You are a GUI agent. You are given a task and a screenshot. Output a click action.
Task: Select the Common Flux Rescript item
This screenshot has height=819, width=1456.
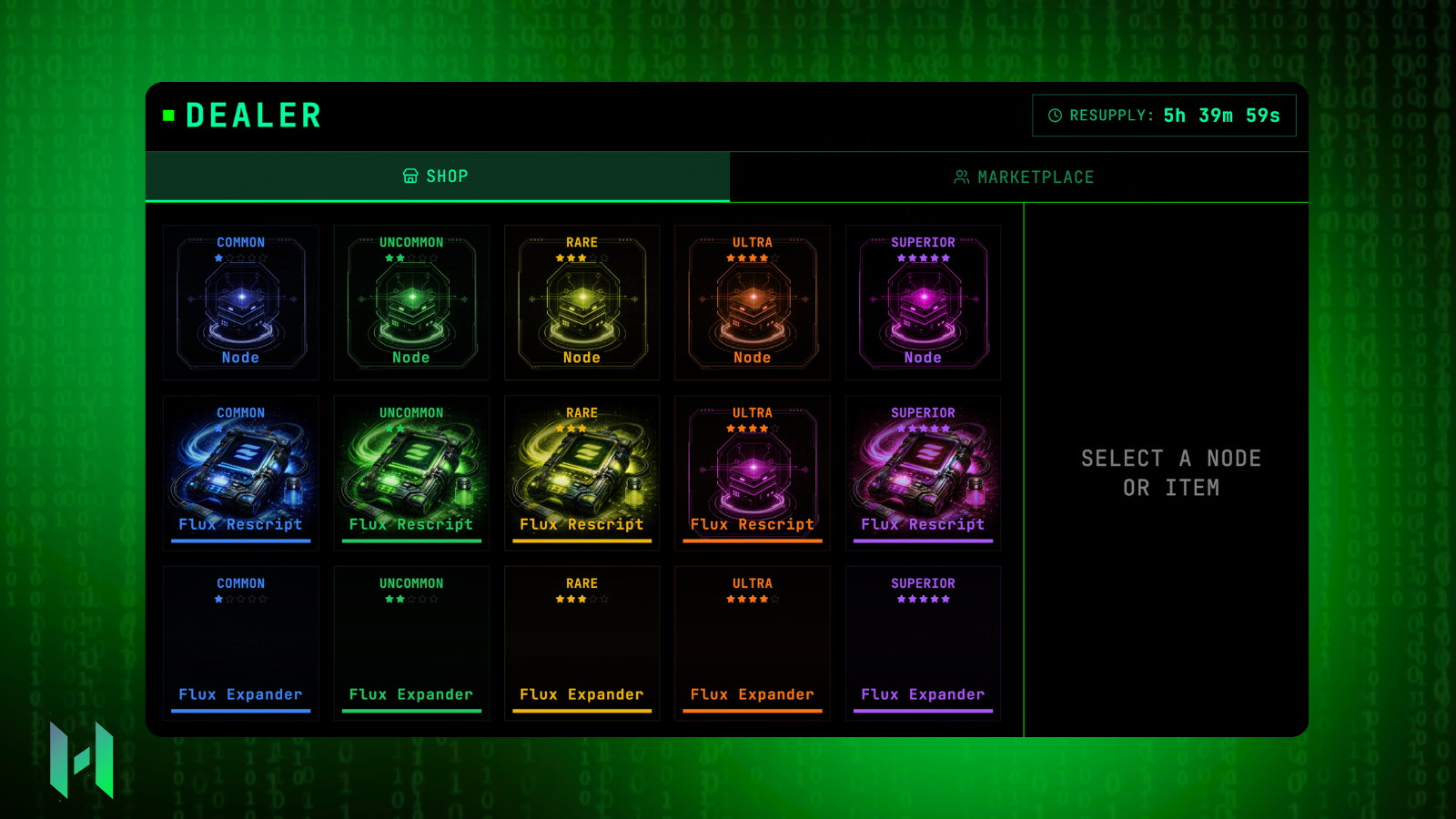tap(241, 472)
